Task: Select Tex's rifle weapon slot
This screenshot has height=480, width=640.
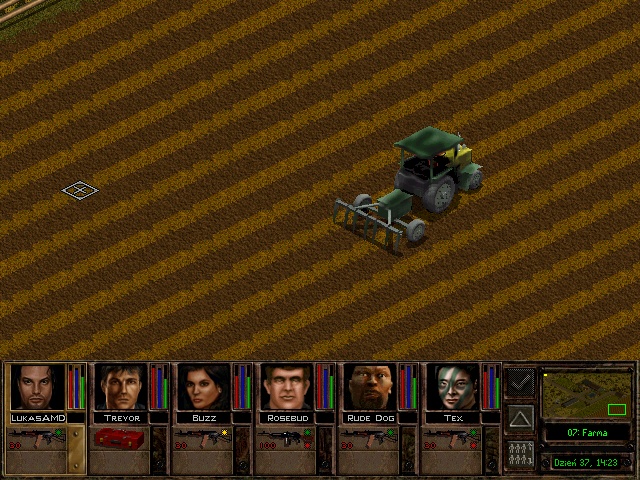Action: tap(454, 437)
